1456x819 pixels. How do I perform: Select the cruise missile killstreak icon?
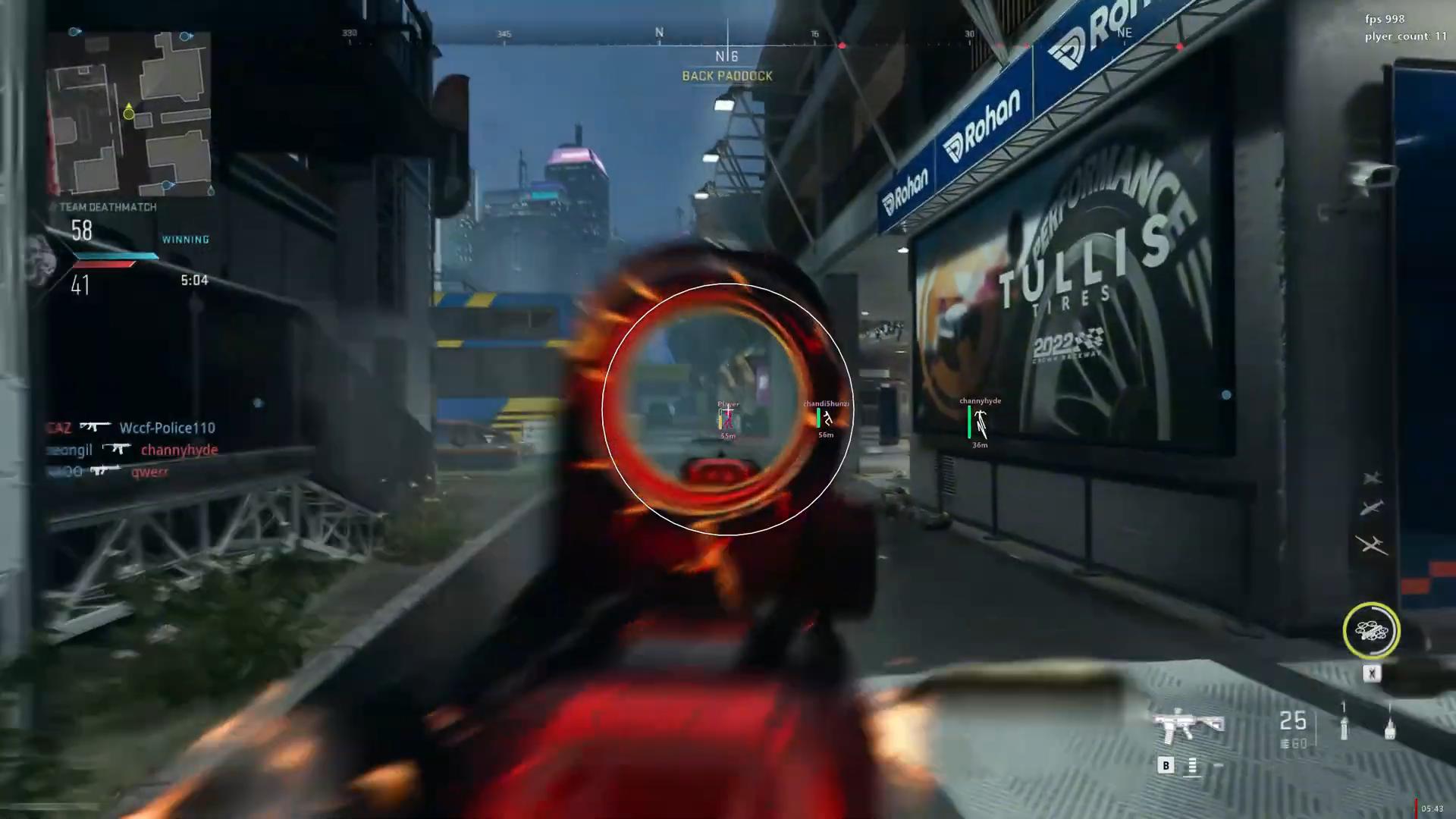[1372, 507]
